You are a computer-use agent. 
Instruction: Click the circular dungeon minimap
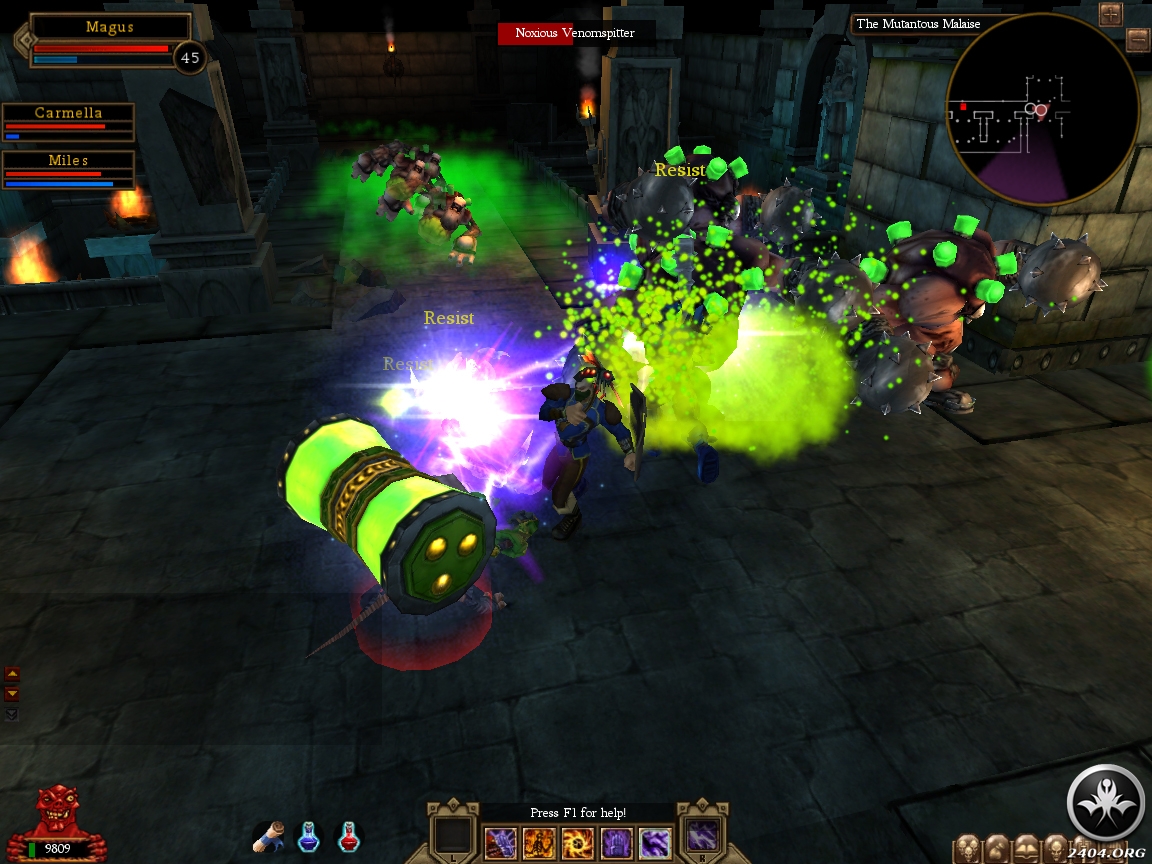click(x=1041, y=110)
